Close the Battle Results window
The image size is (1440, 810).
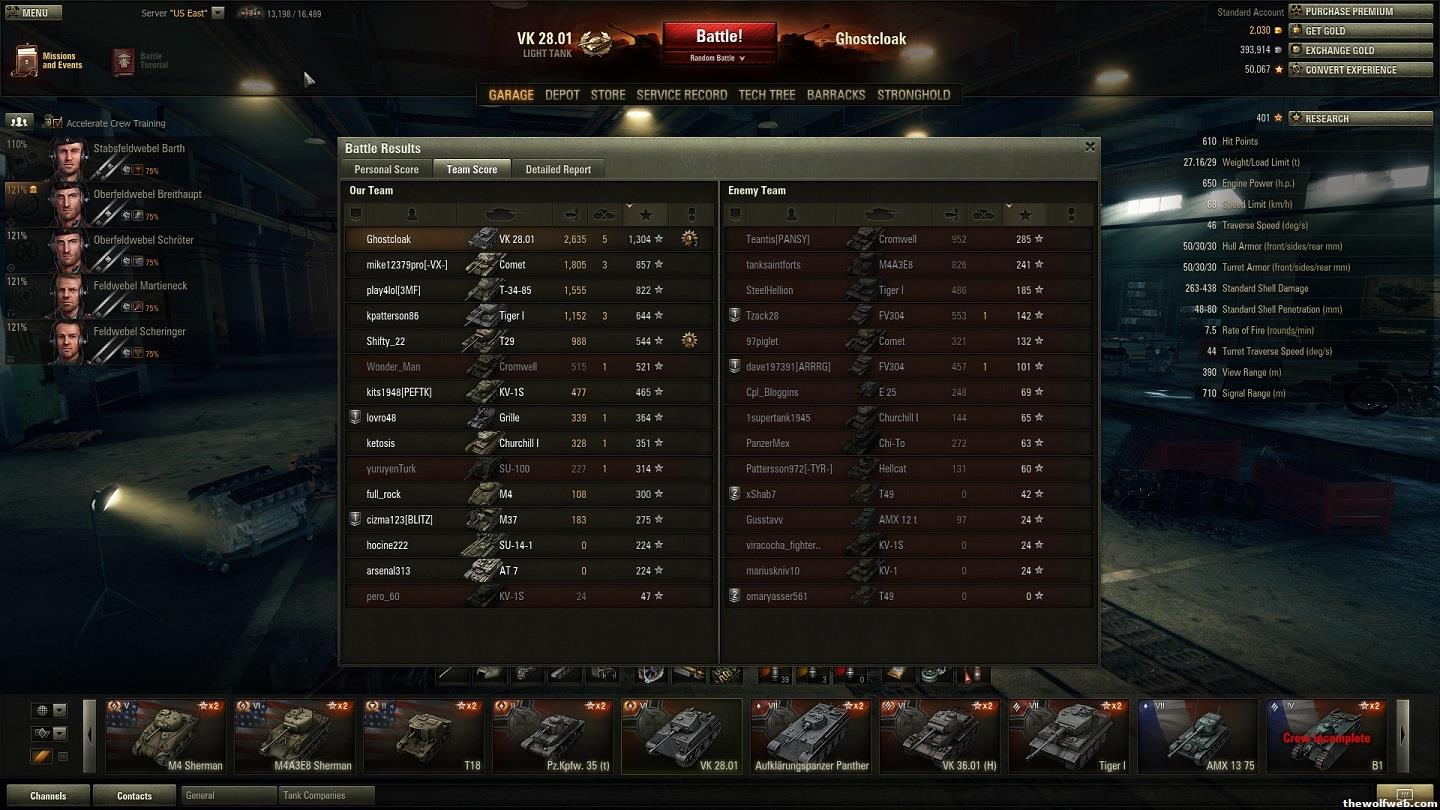[1090, 147]
